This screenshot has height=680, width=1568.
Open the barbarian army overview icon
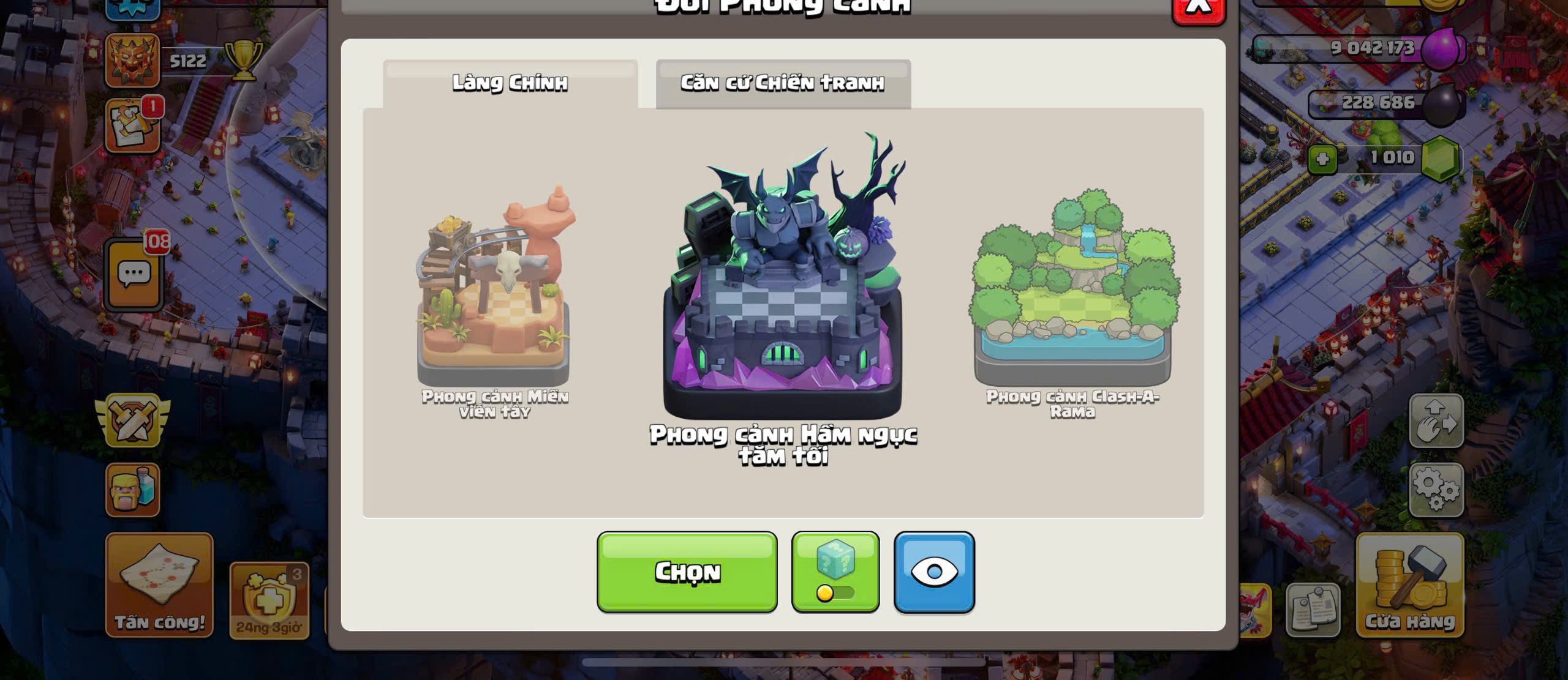(x=132, y=490)
